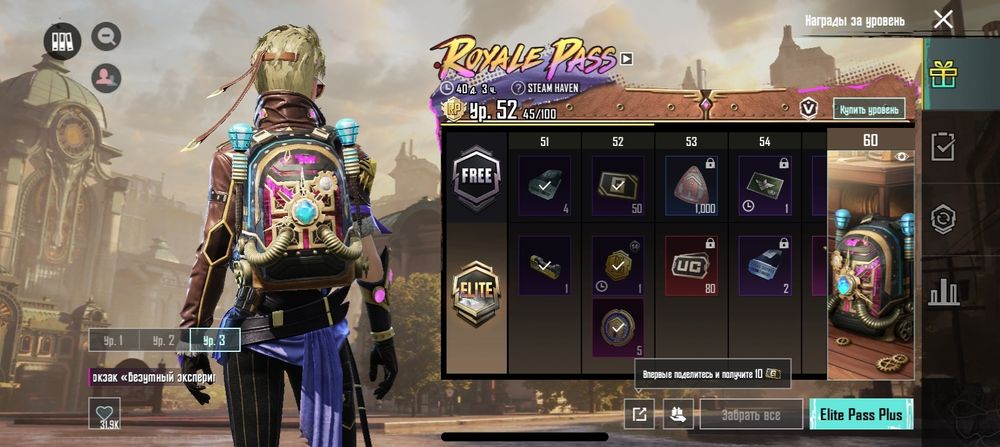Close the Royale Pass screen

(x=942, y=20)
